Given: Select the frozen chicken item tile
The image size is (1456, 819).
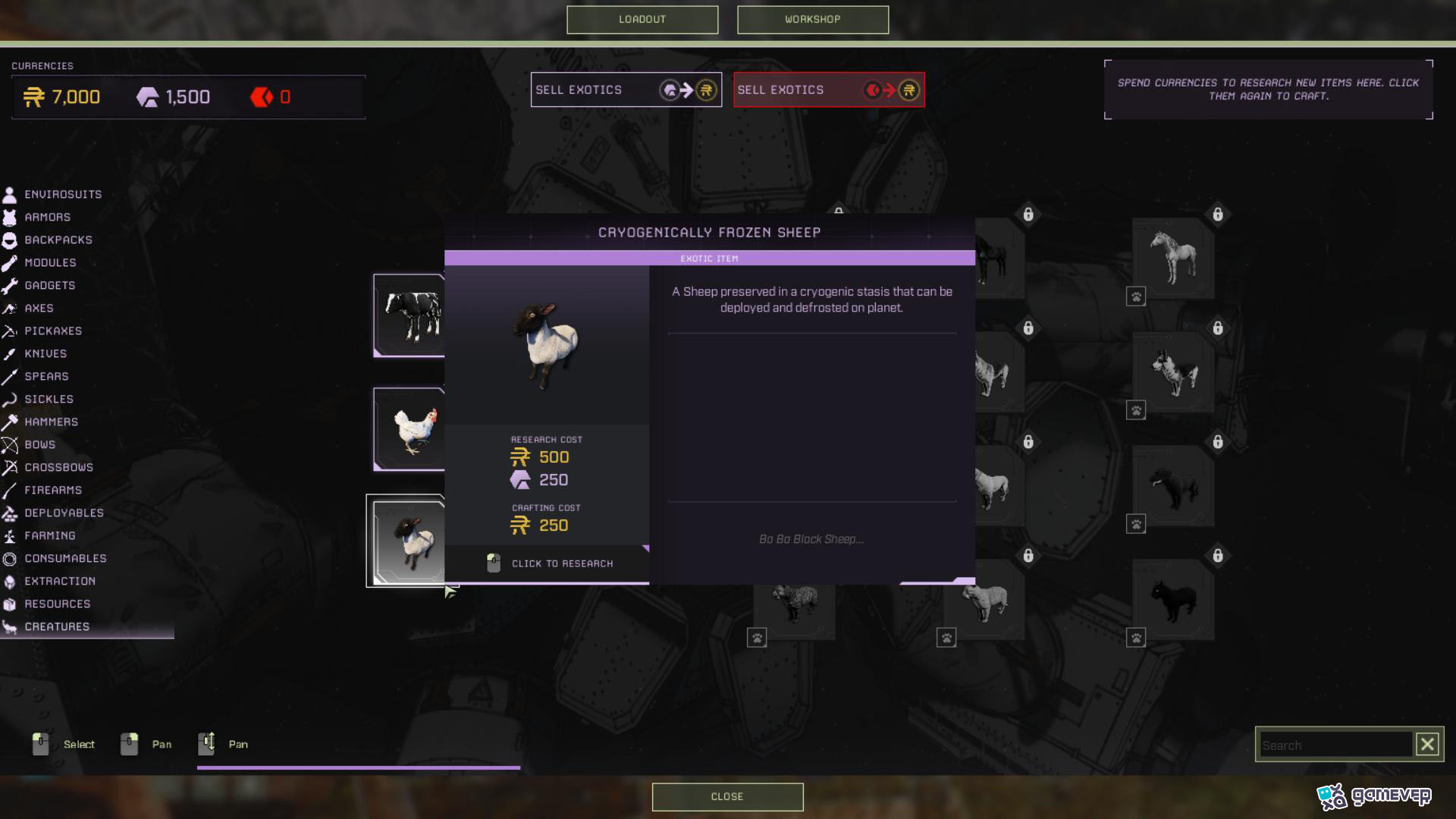Looking at the screenshot, I should [x=409, y=429].
